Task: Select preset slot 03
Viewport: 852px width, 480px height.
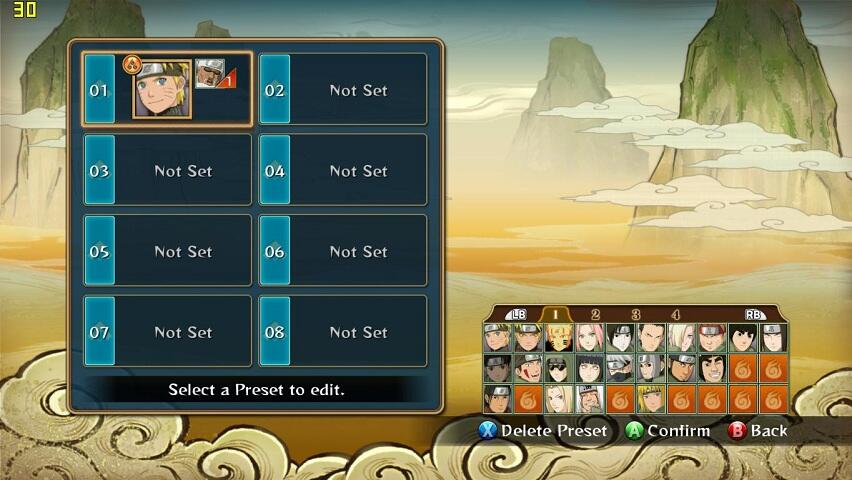Action: [167, 171]
